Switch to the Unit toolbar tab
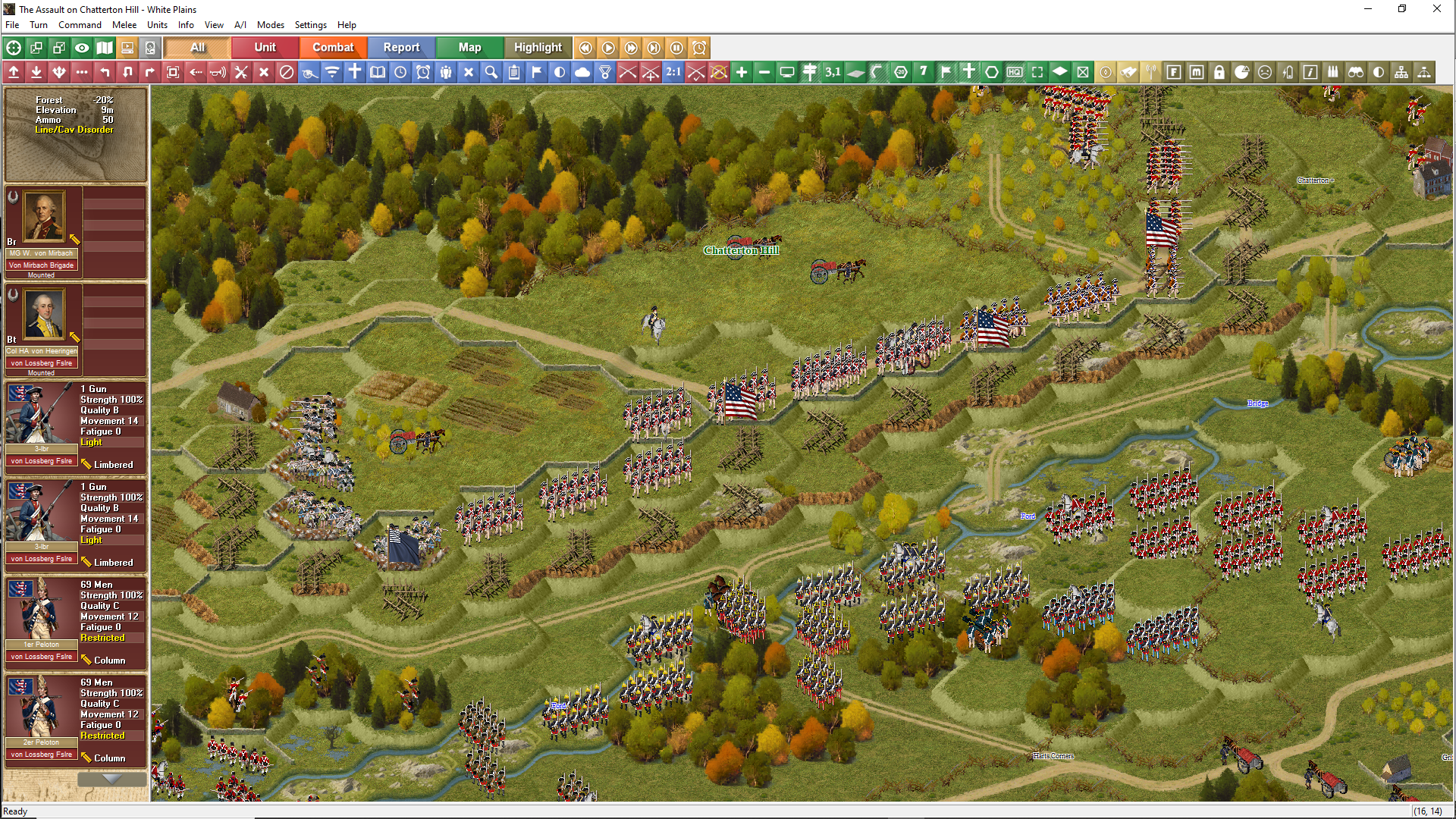1456x819 pixels. [x=265, y=47]
